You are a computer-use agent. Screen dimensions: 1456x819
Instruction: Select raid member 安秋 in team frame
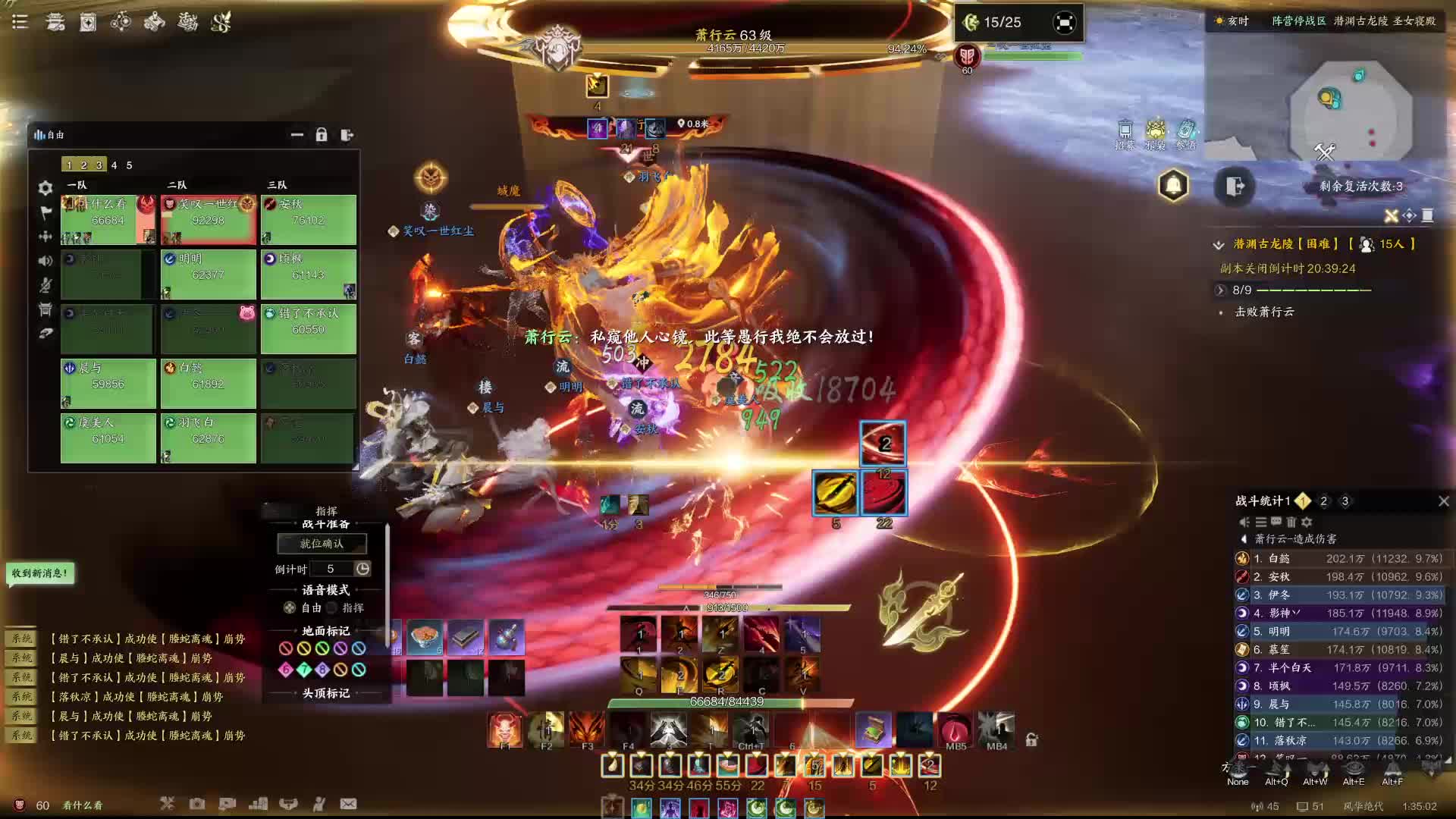(x=308, y=220)
